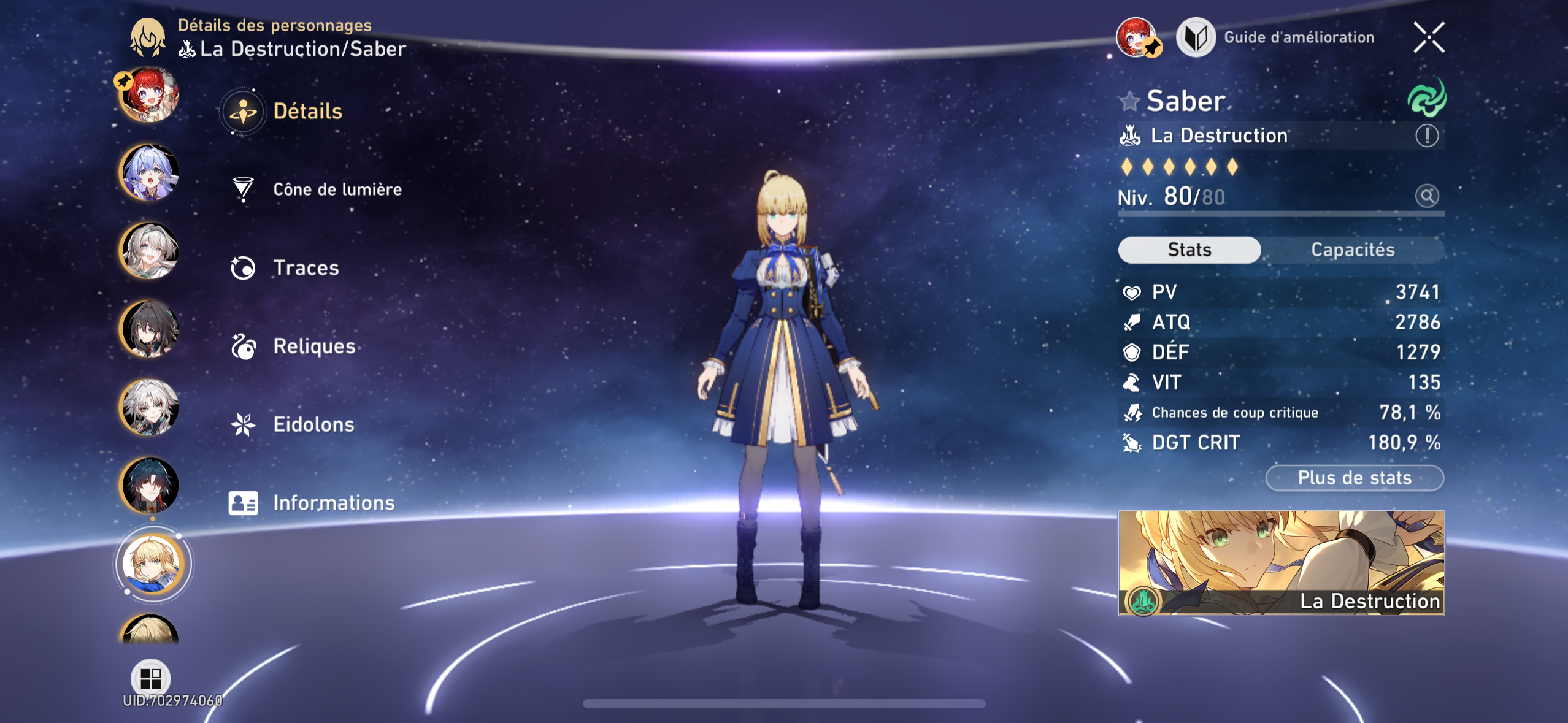
Task: Click the Plus de stats button
Action: (x=1354, y=478)
